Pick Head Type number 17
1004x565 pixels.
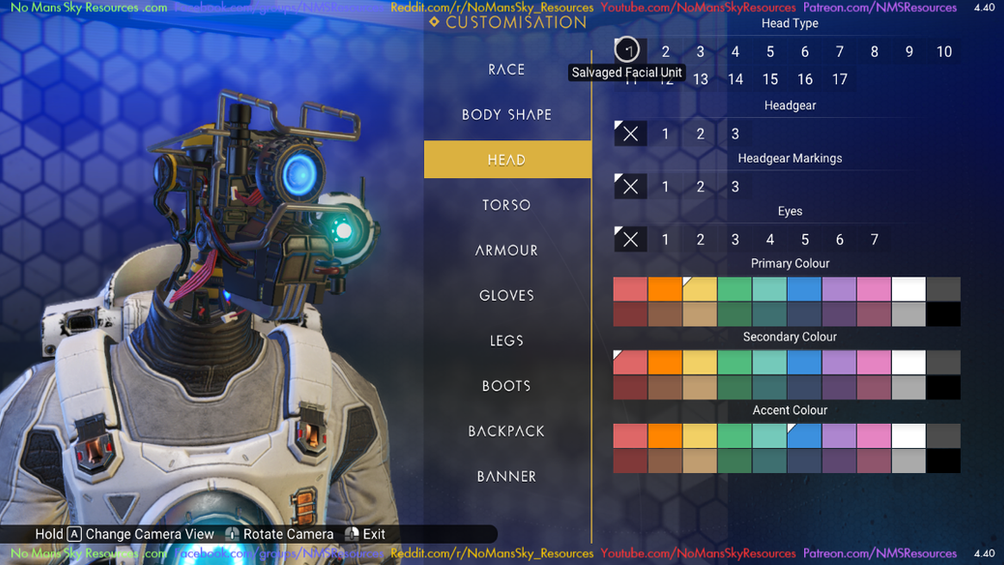840,79
